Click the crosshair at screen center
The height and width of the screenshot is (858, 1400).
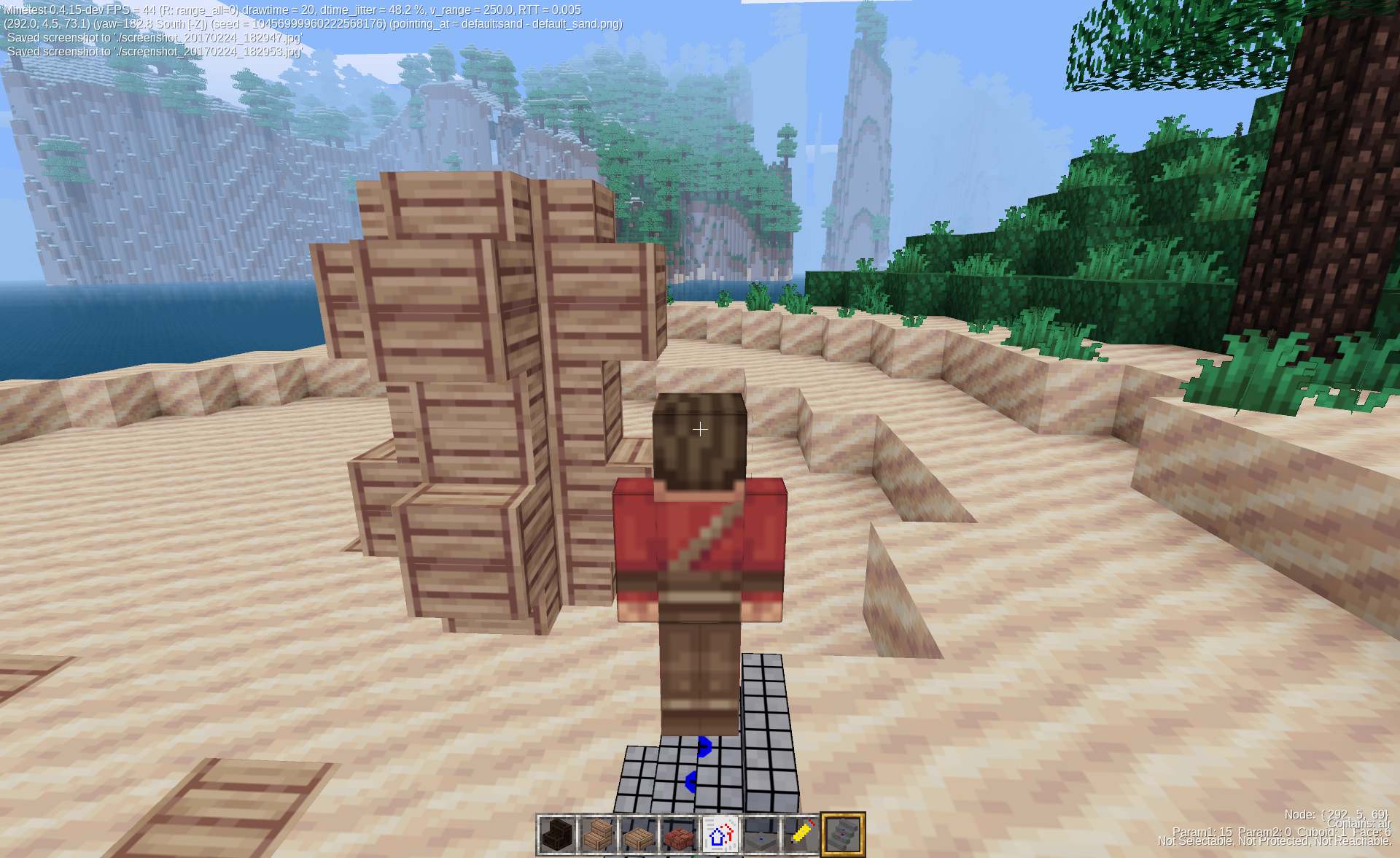click(699, 430)
